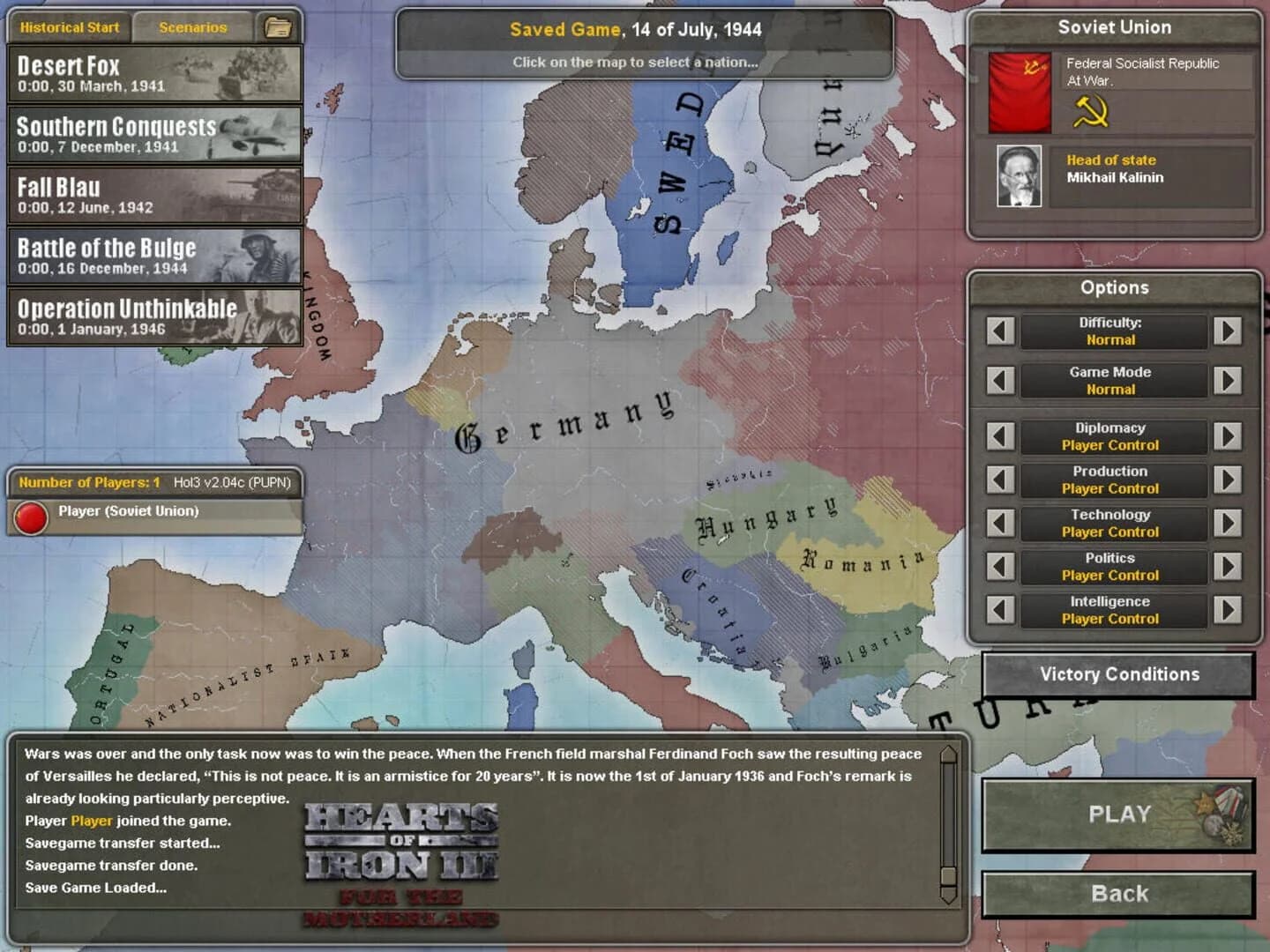Image resolution: width=1270 pixels, height=952 pixels.
Task: Open the Victory Conditions screen
Action: (1118, 674)
